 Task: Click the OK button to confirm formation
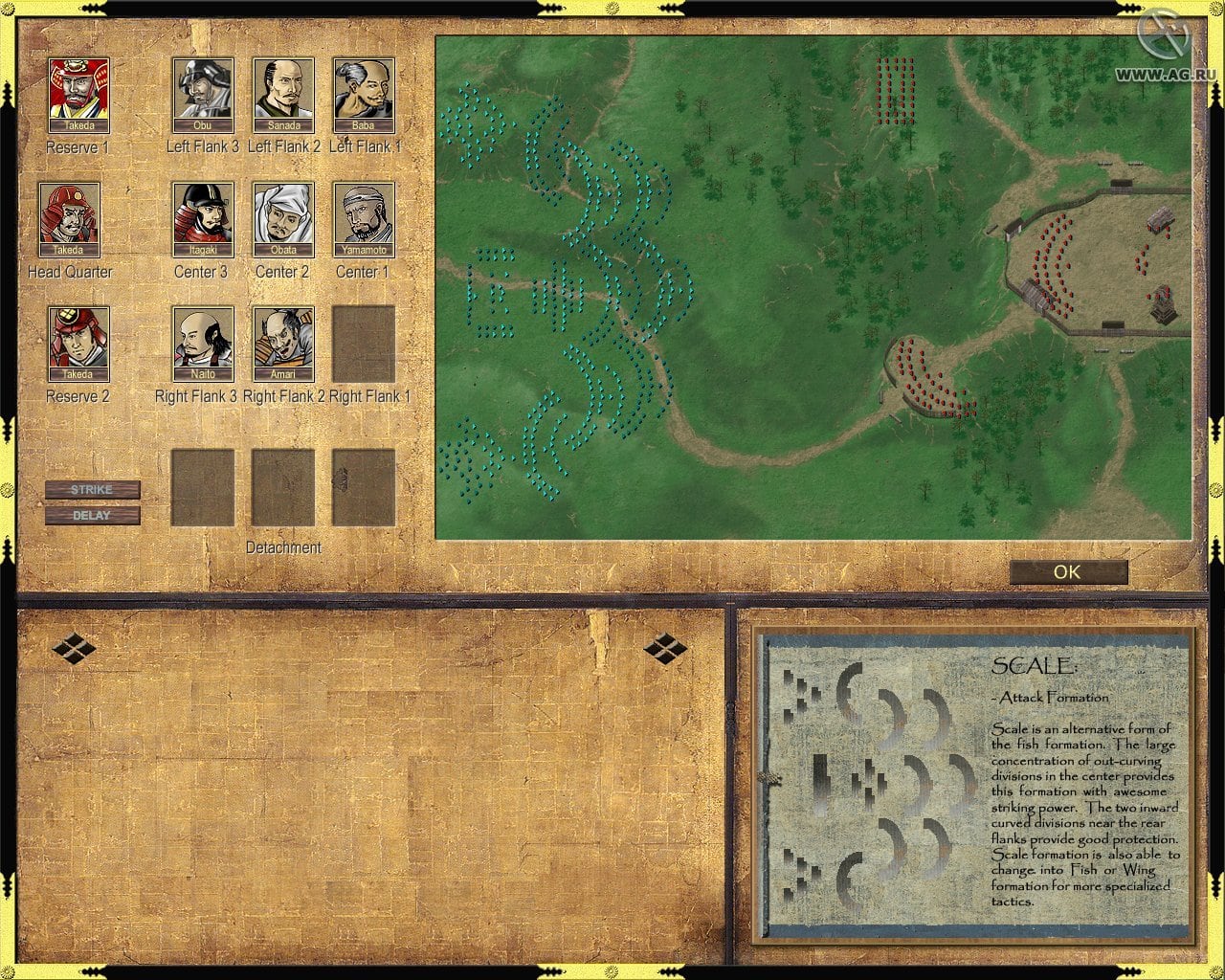(x=1068, y=572)
